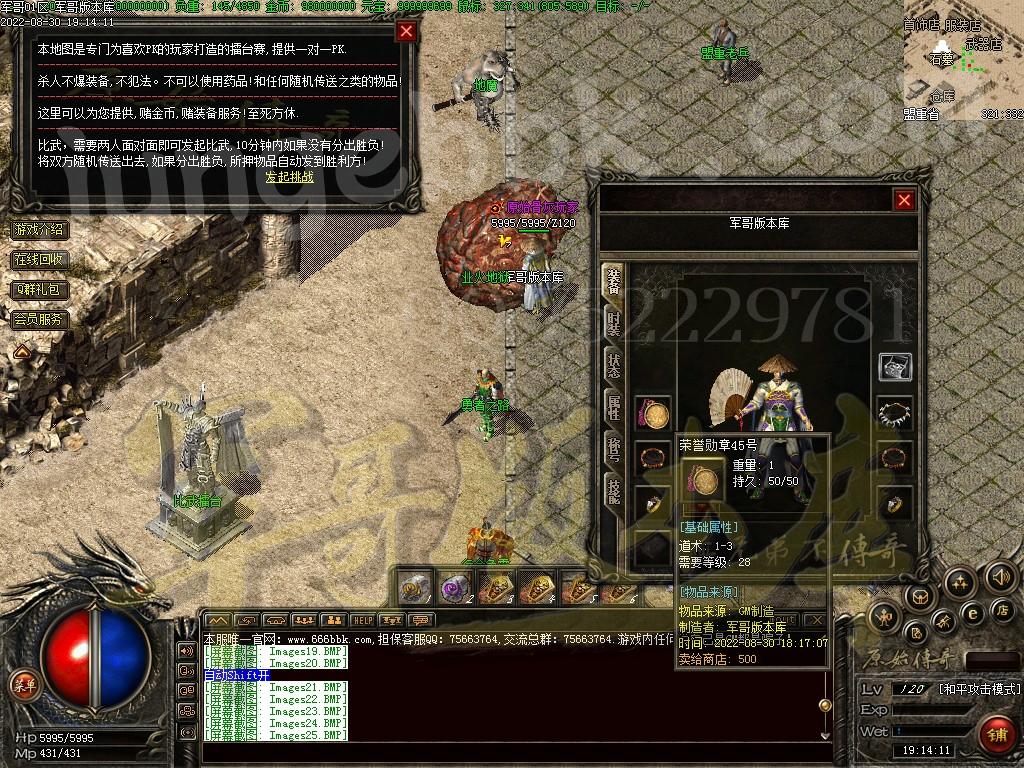Select the bone necklace equipment slot
Image resolution: width=1024 pixels, height=768 pixels.
click(x=894, y=412)
